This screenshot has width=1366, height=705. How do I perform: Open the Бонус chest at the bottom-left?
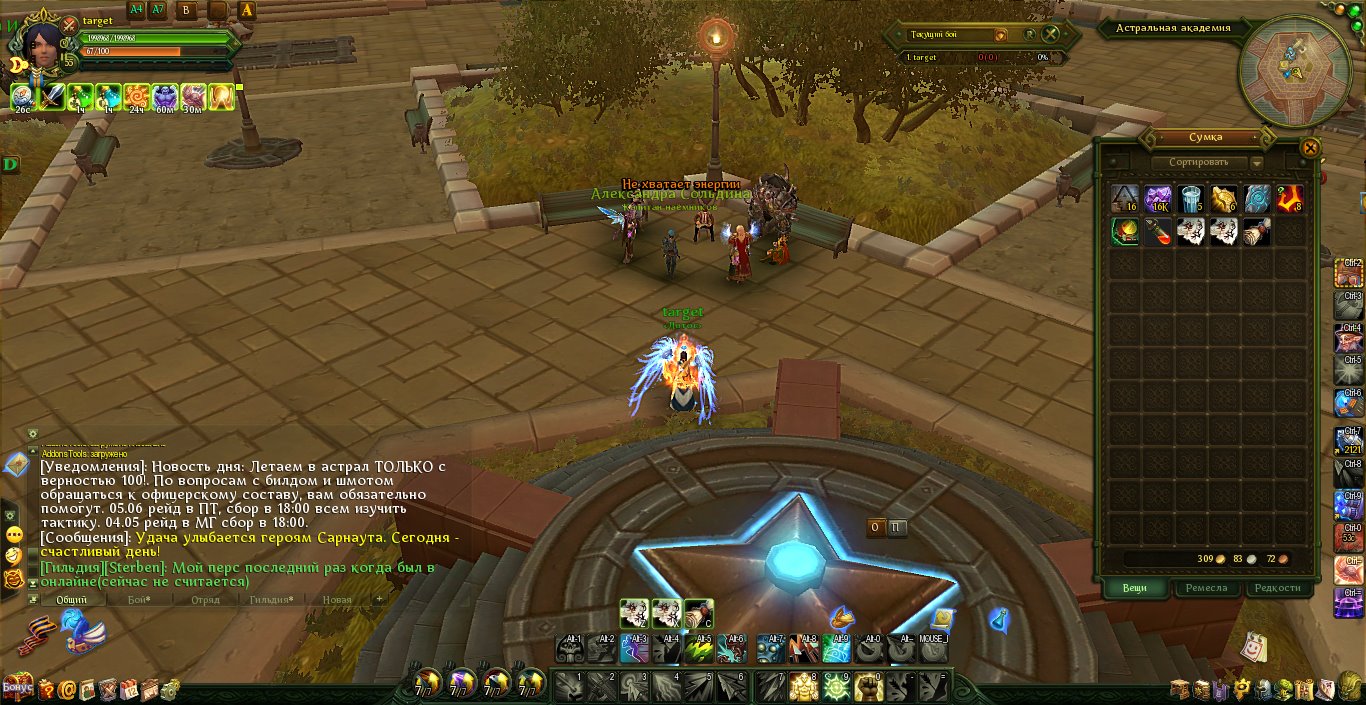click(16, 688)
